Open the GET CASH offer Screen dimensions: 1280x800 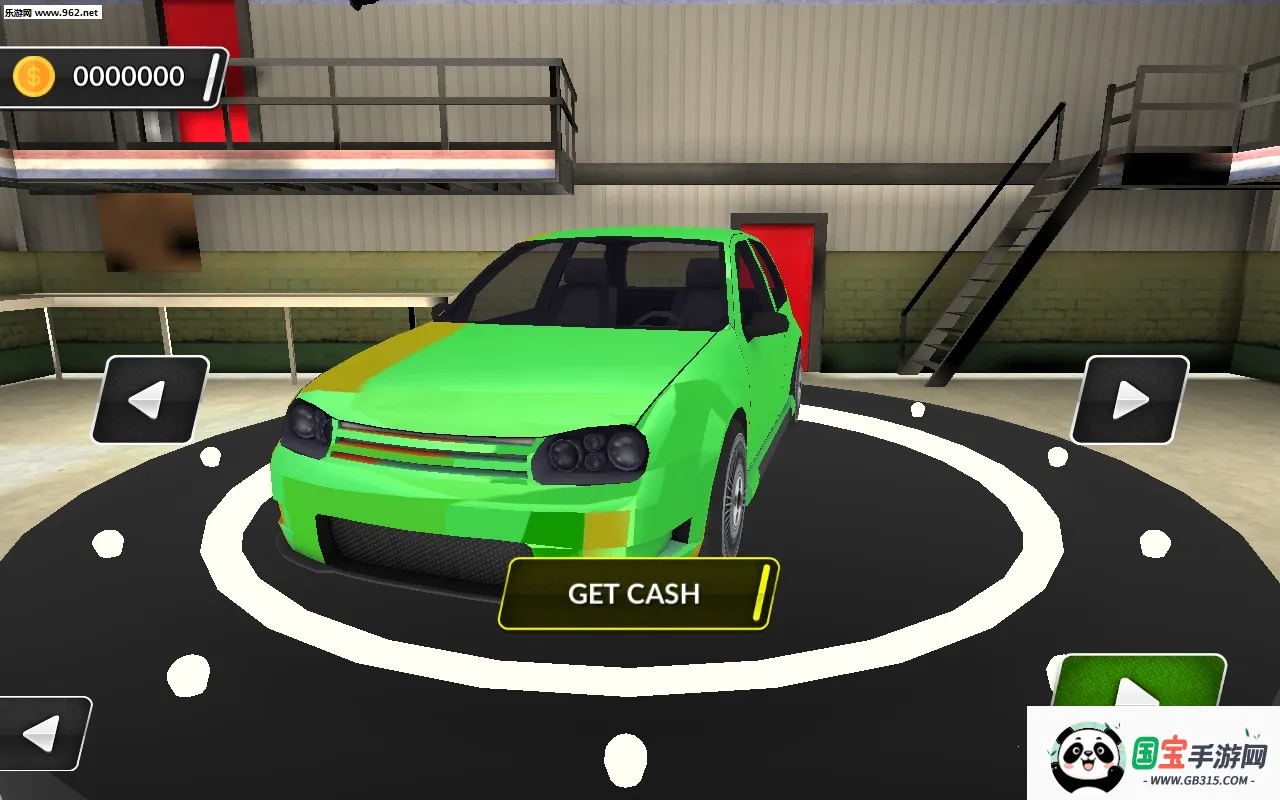point(634,594)
